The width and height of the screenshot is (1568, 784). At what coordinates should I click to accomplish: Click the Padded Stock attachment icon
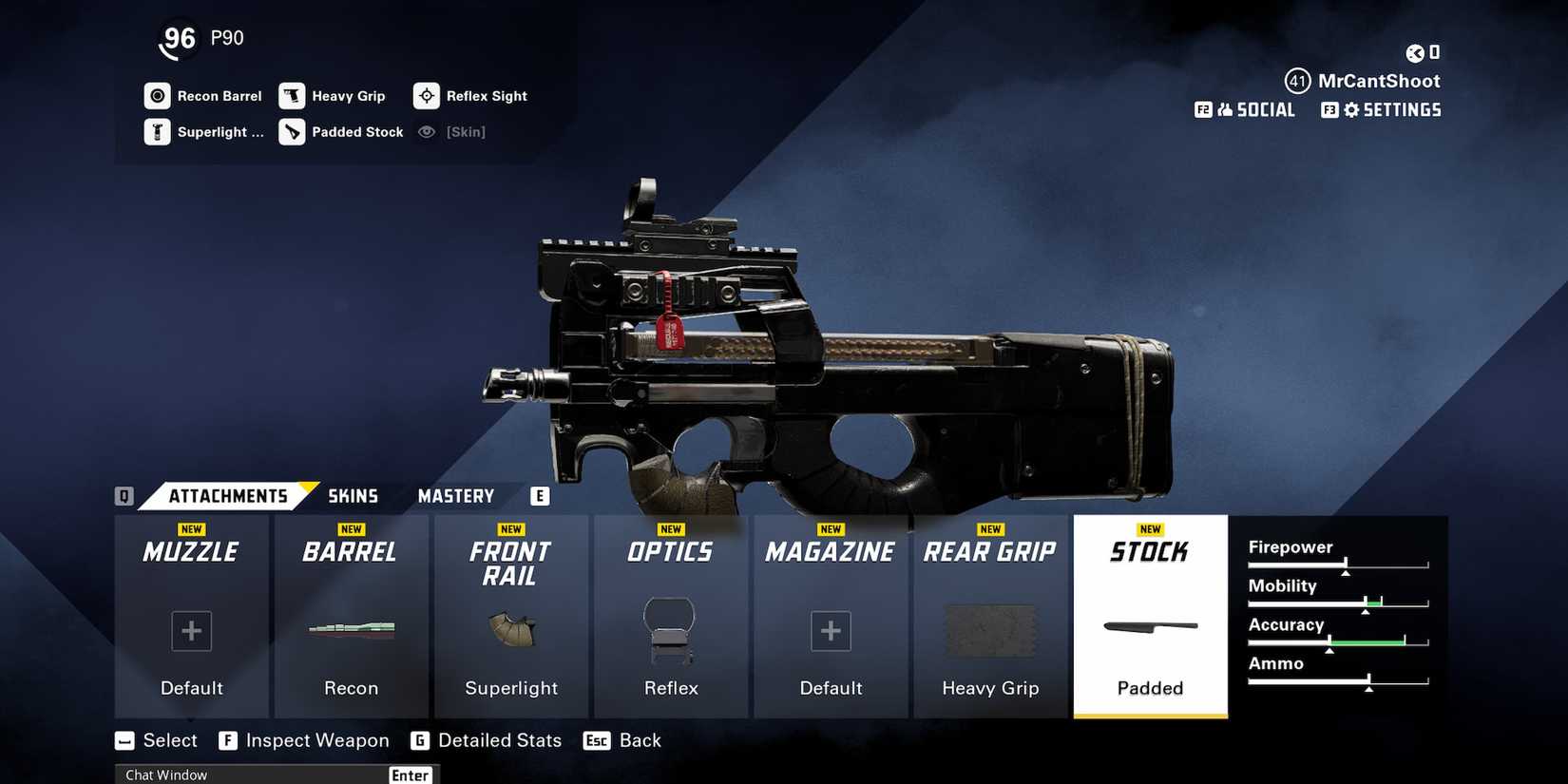[292, 131]
